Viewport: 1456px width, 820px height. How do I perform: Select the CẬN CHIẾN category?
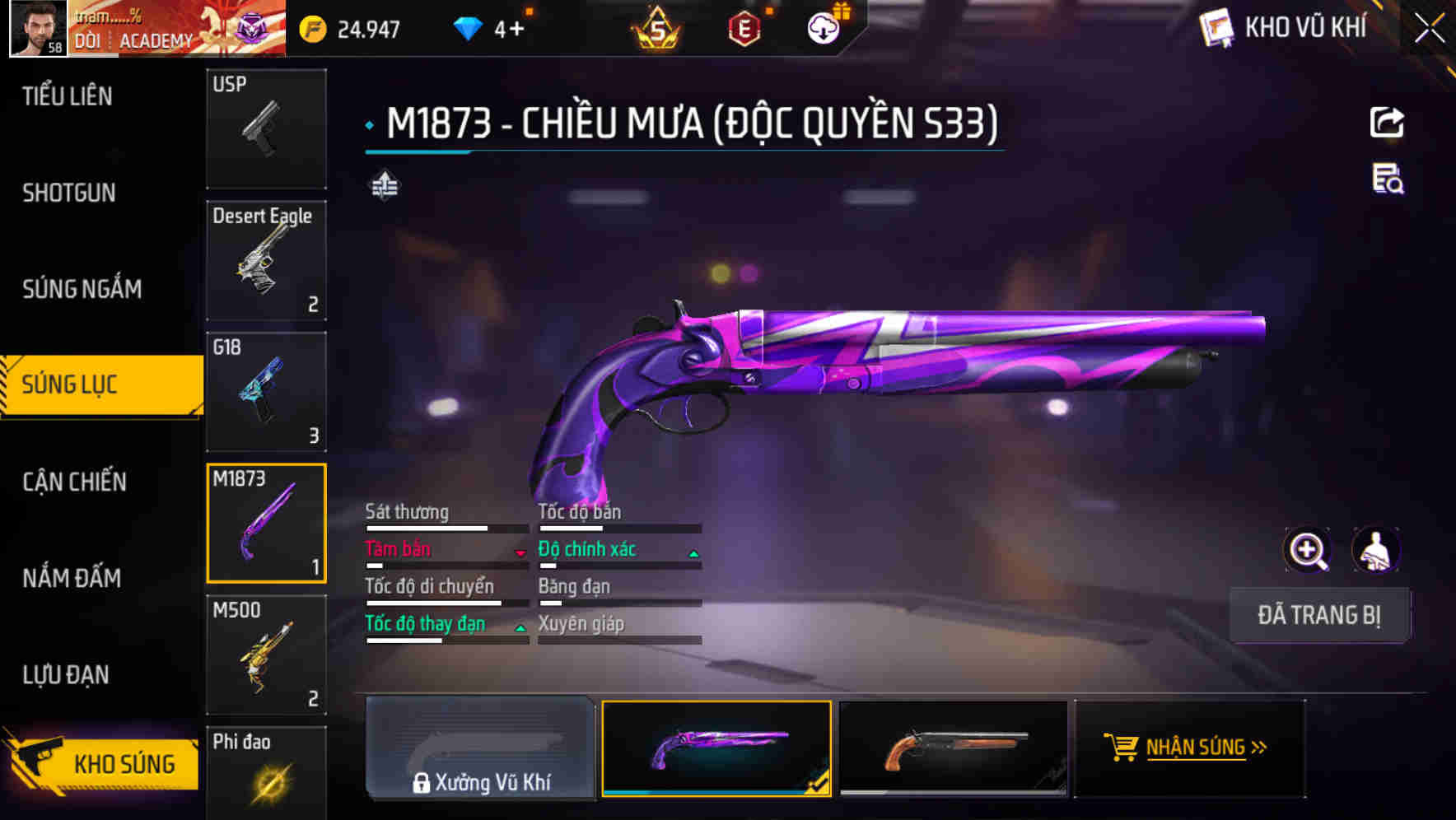click(x=74, y=482)
